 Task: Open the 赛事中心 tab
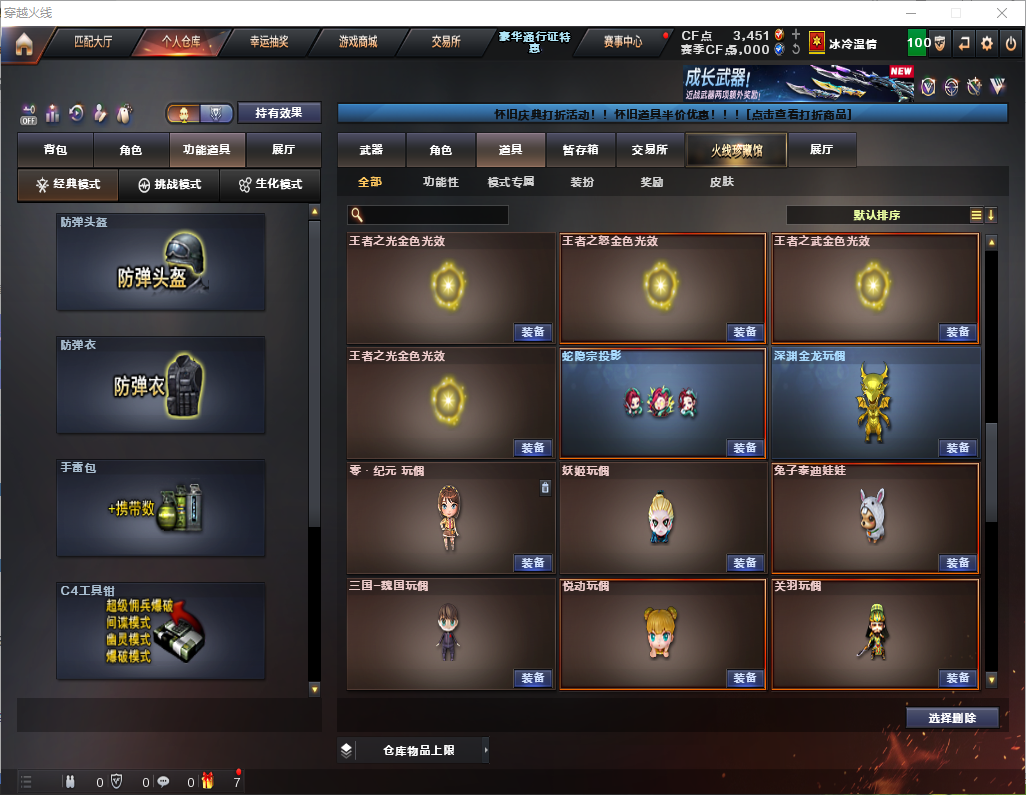click(x=622, y=42)
